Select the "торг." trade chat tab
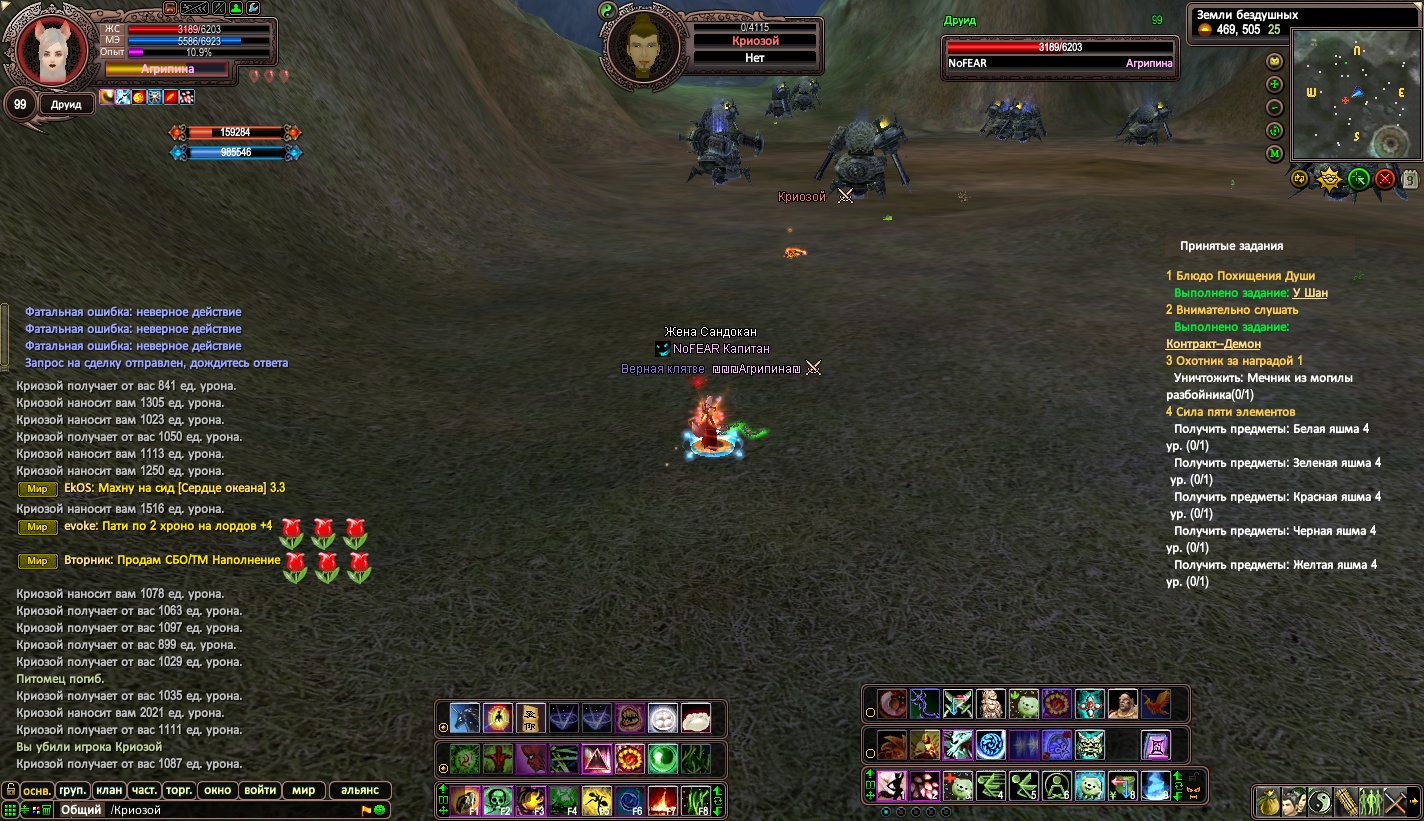The image size is (1424, 821). coord(179,790)
